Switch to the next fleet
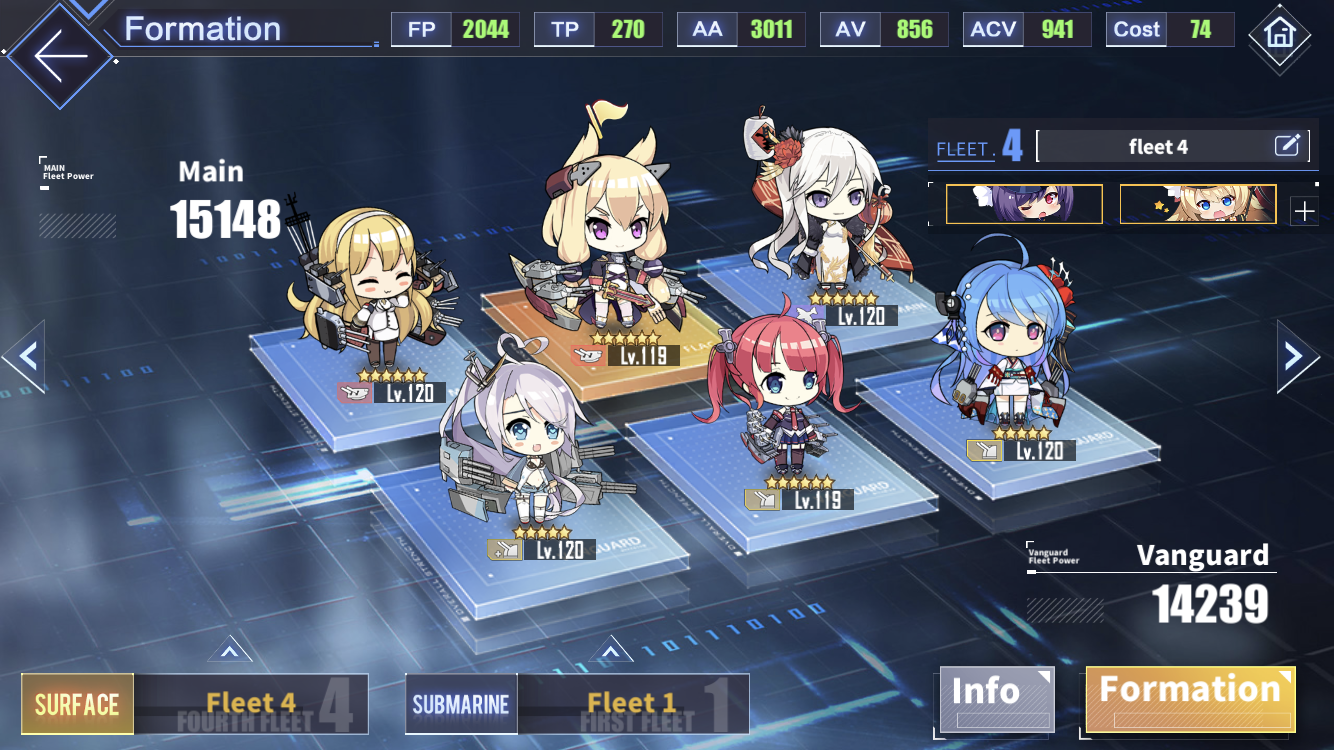Screen dimensions: 1334x750 pos(1296,355)
